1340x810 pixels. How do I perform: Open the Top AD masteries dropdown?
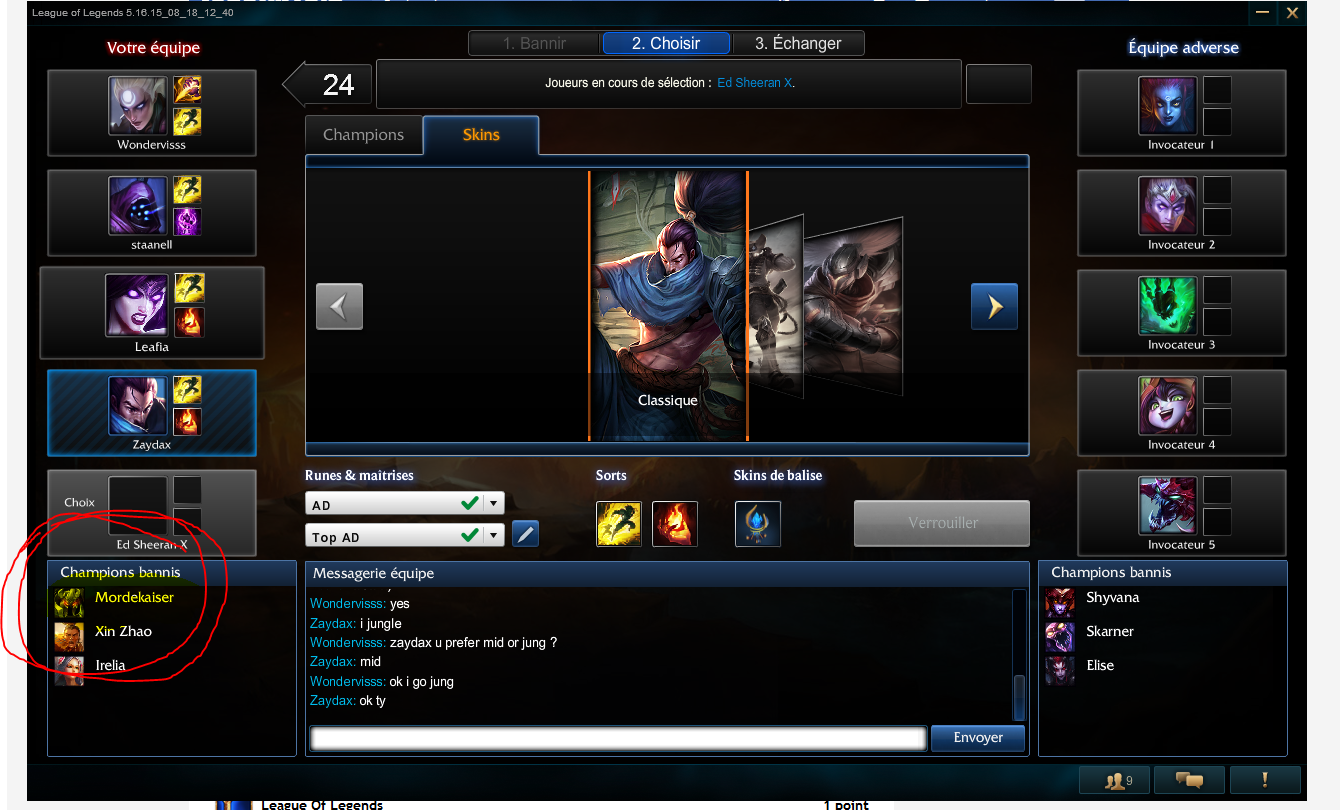495,535
